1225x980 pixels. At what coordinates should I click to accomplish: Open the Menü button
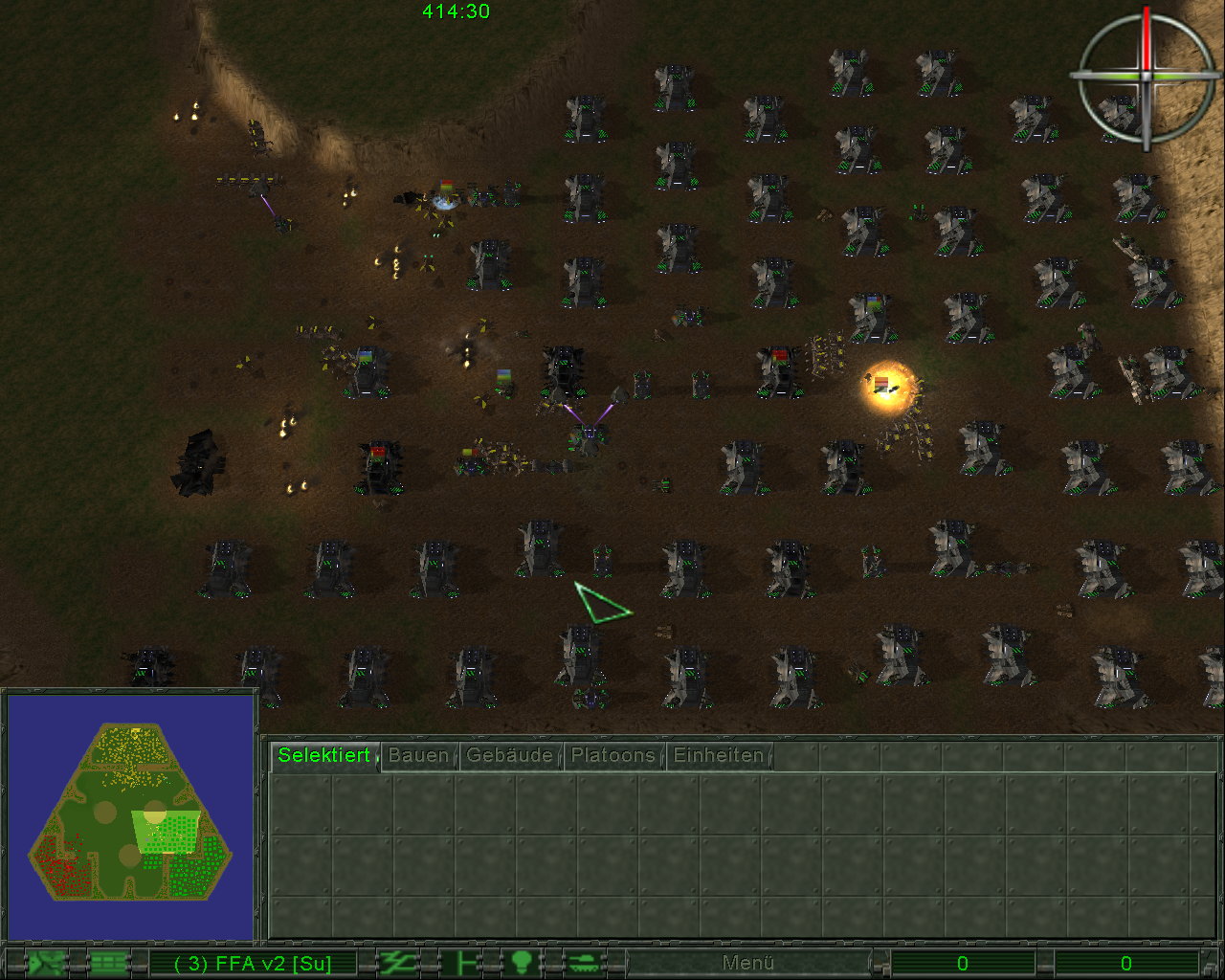(x=748, y=963)
